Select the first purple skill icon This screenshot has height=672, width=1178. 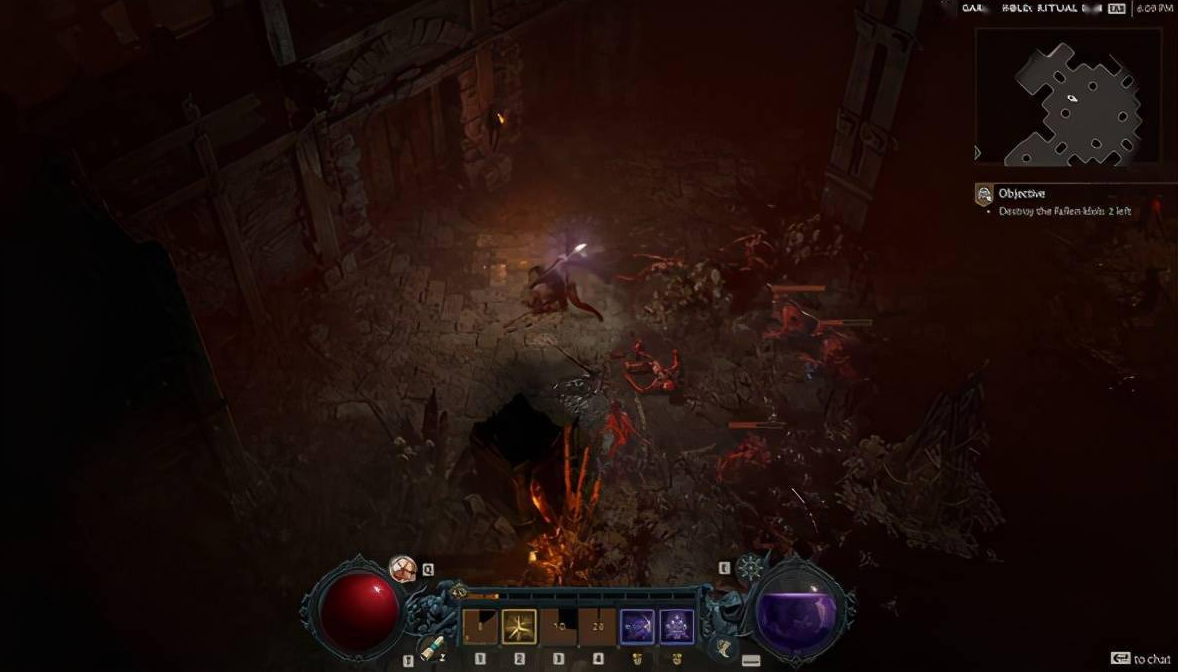tap(637, 627)
